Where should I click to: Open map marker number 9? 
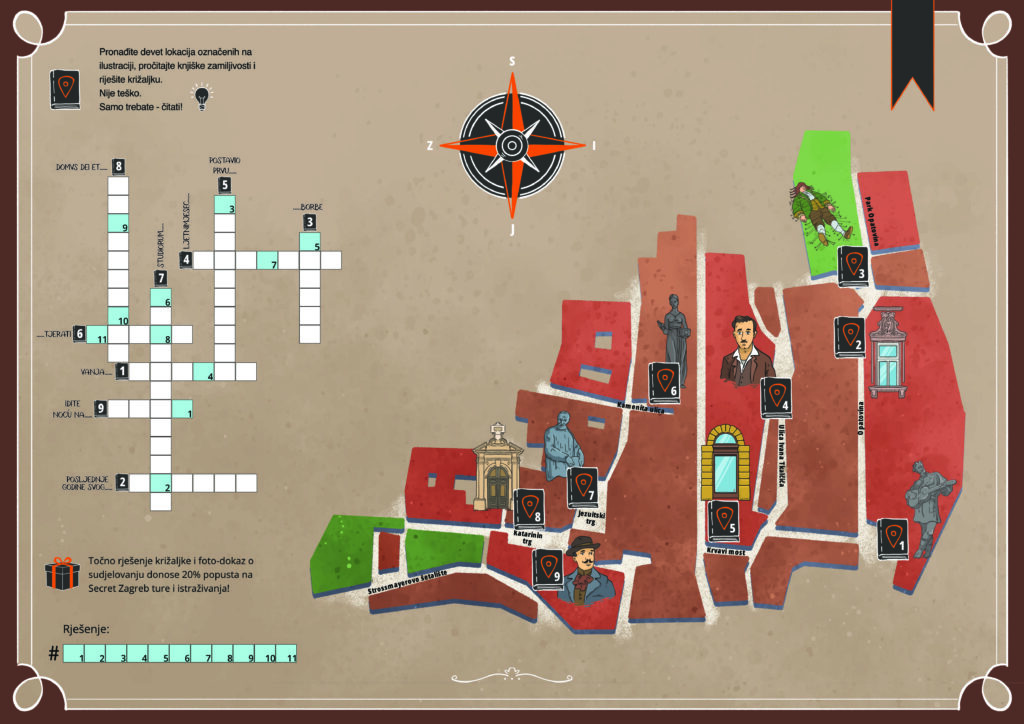coord(548,569)
